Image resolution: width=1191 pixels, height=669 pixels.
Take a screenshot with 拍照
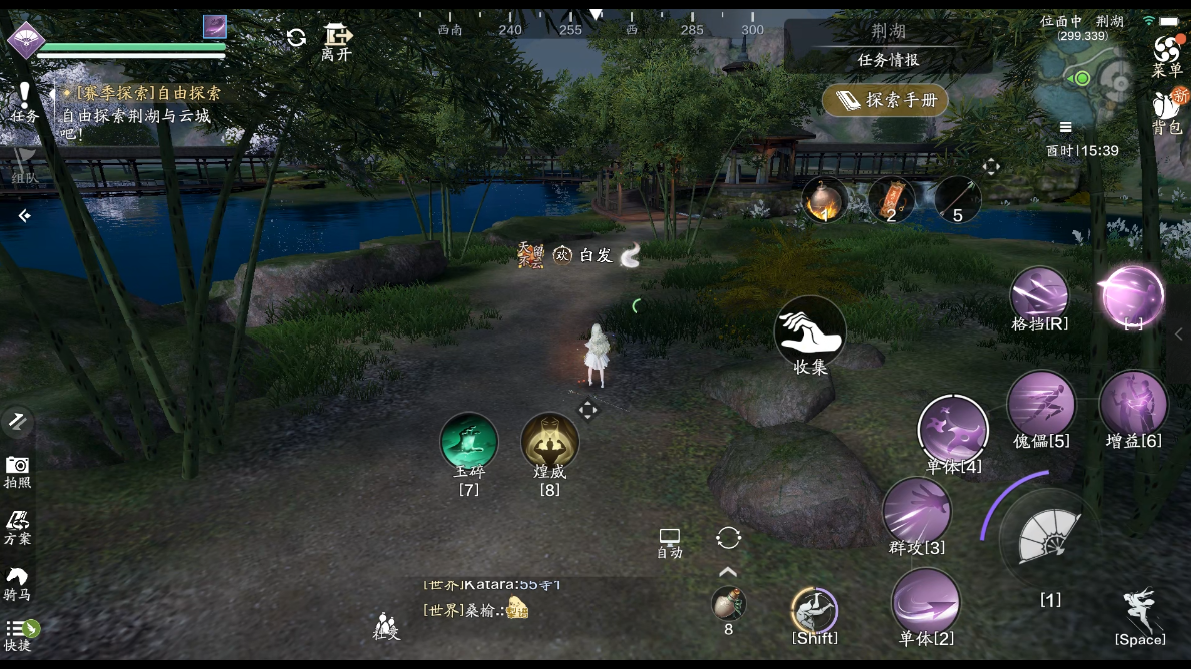[17, 470]
